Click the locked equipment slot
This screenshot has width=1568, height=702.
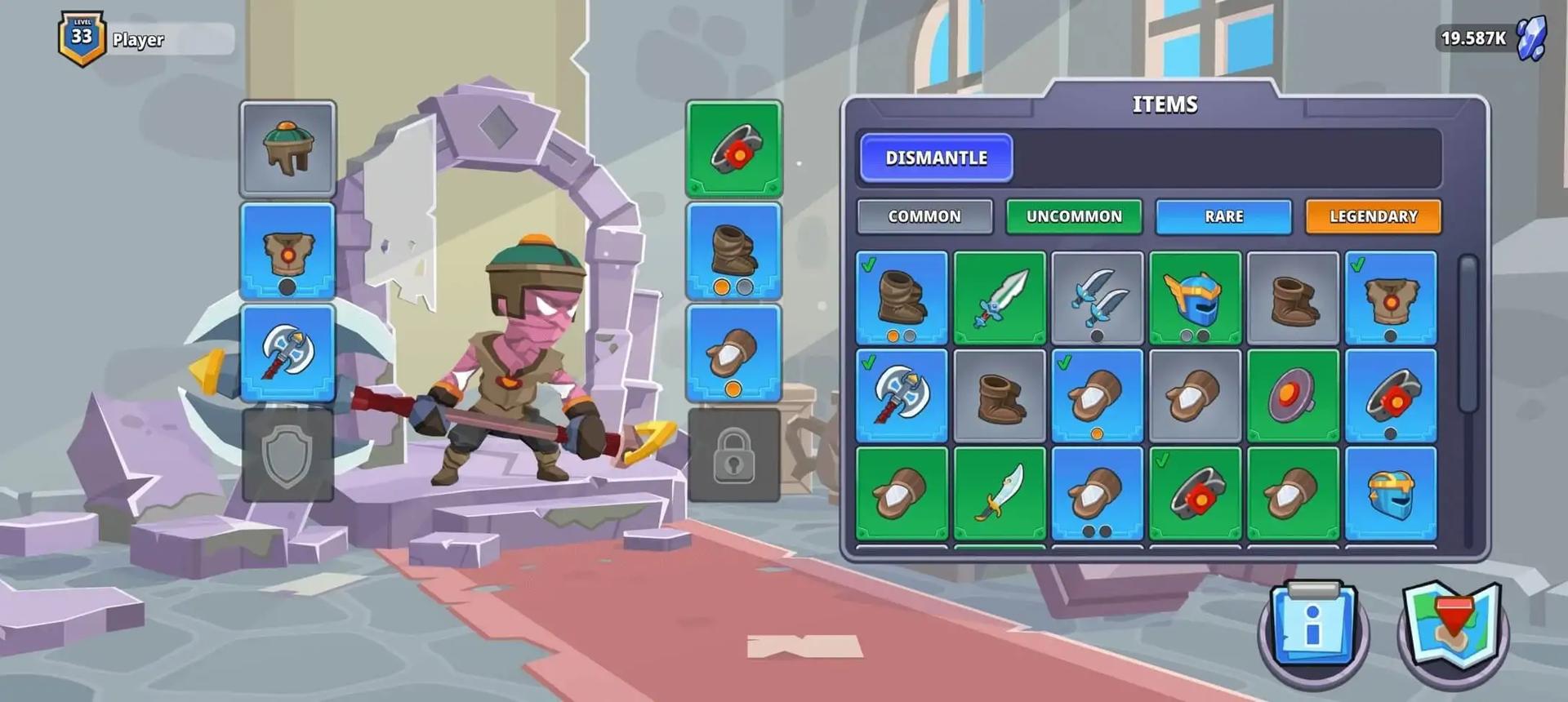coord(733,455)
